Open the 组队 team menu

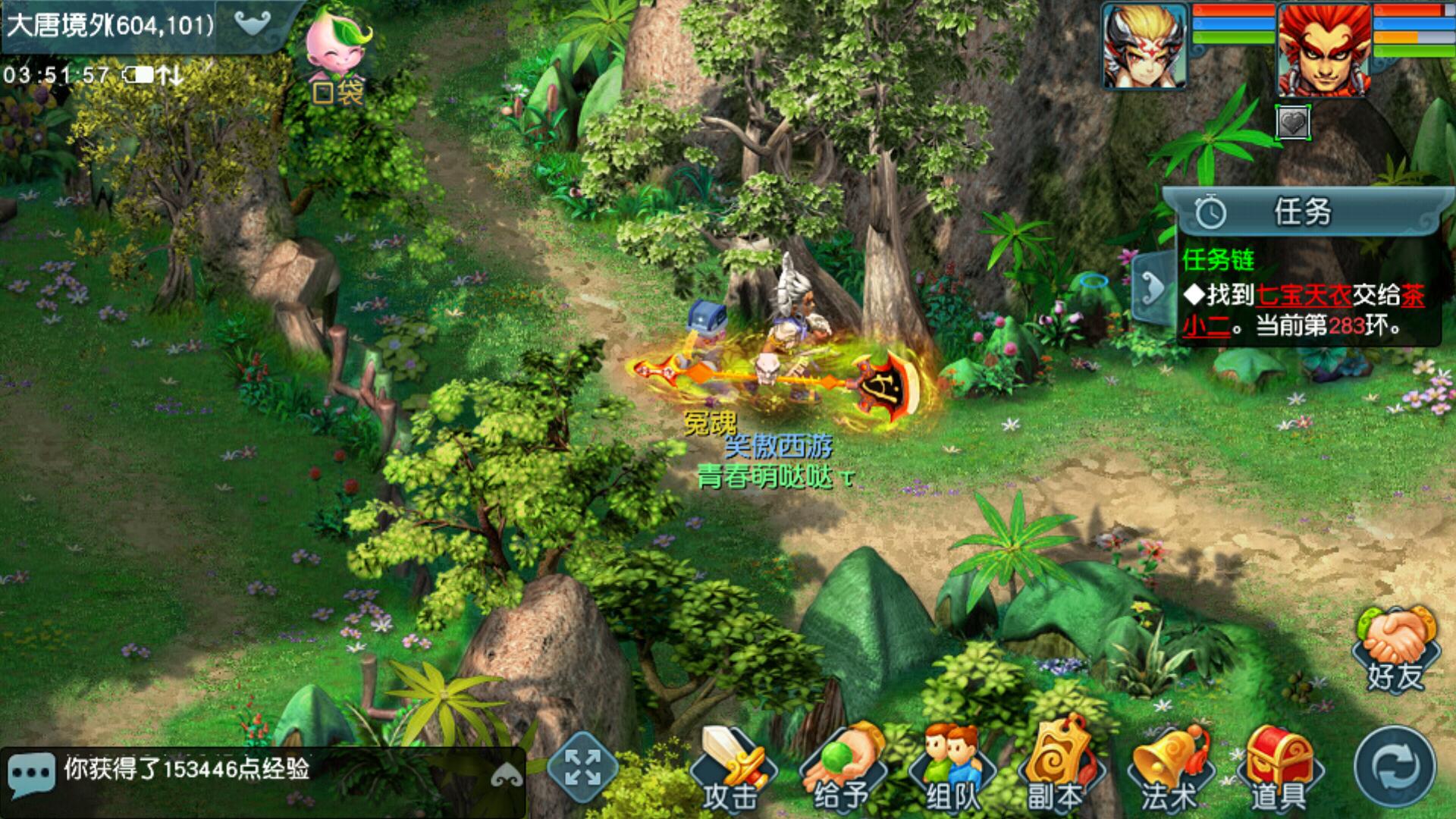point(952,770)
